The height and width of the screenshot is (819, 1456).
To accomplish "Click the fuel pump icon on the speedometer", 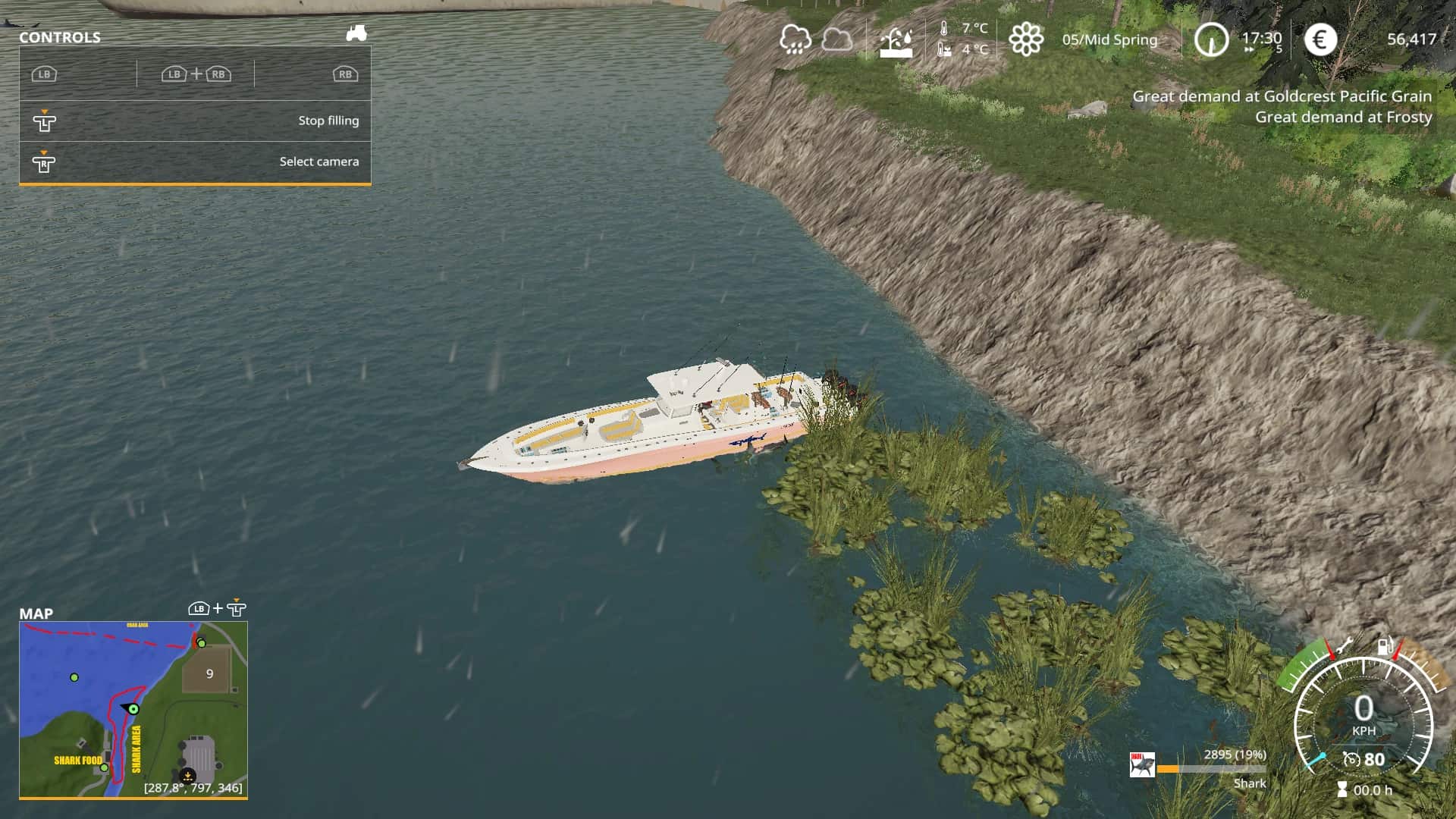I will pyautogui.click(x=1385, y=645).
